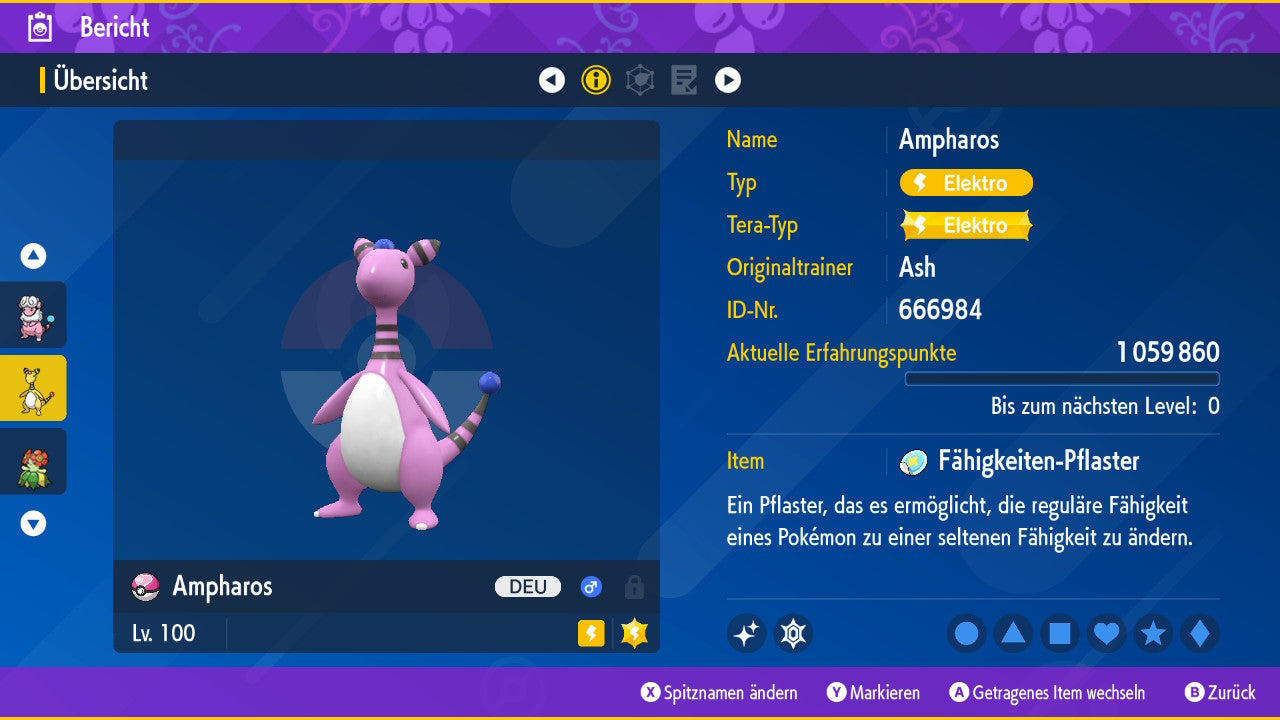
Task: Toggle the triangle marking
Action: pos(1013,633)
